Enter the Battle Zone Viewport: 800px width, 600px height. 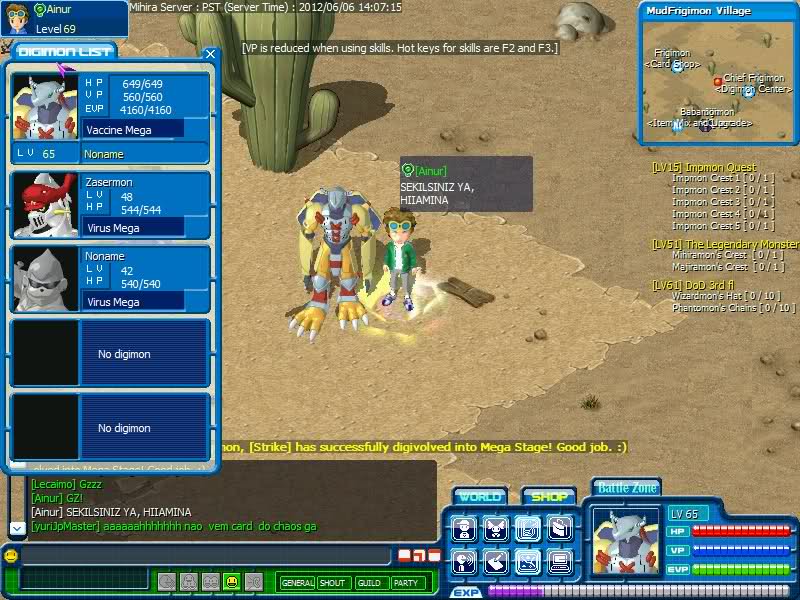click(x=627, y=488)
